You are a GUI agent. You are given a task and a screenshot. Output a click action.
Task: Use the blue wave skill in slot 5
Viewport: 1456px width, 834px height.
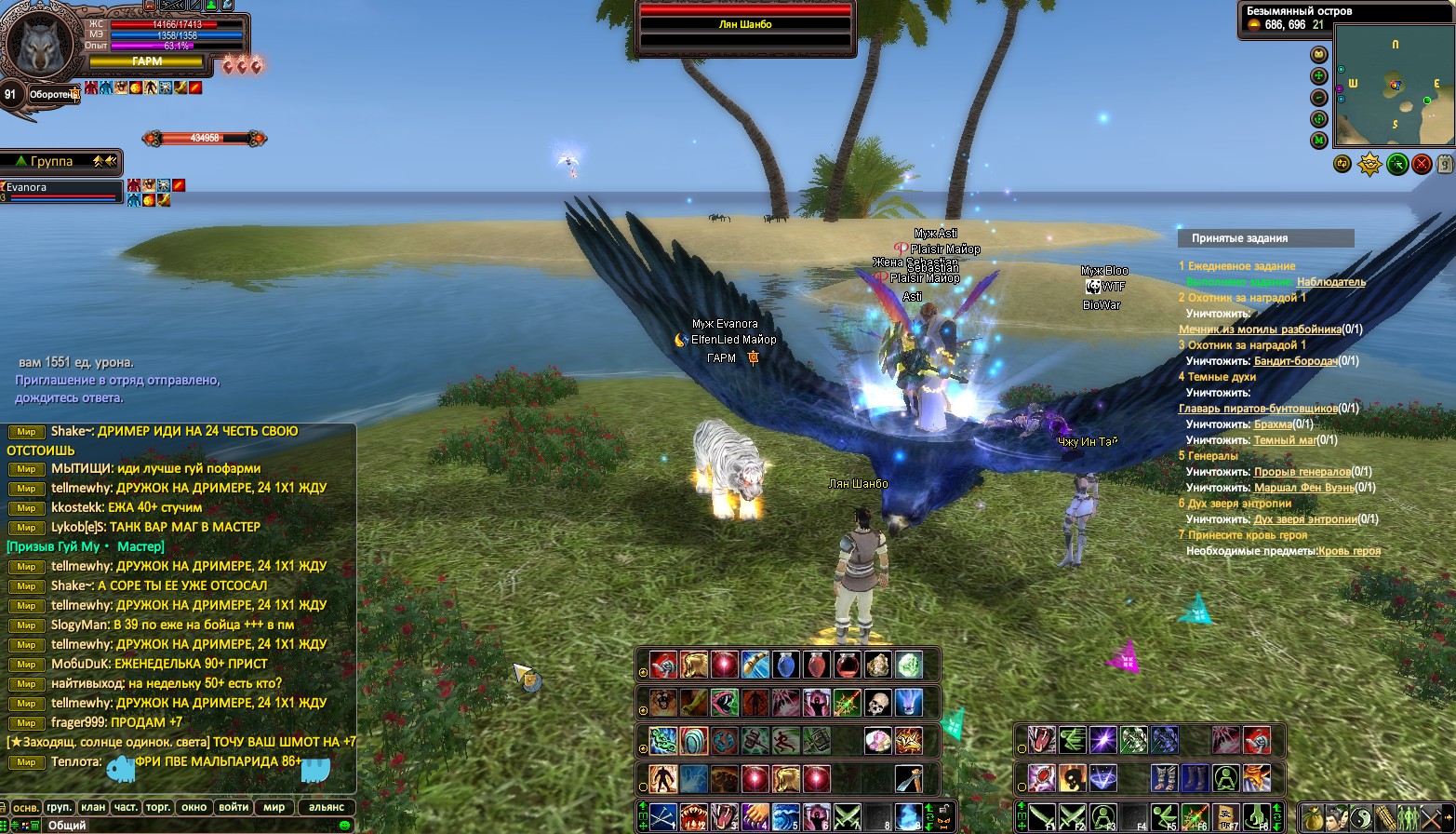(x=786, y=817)
